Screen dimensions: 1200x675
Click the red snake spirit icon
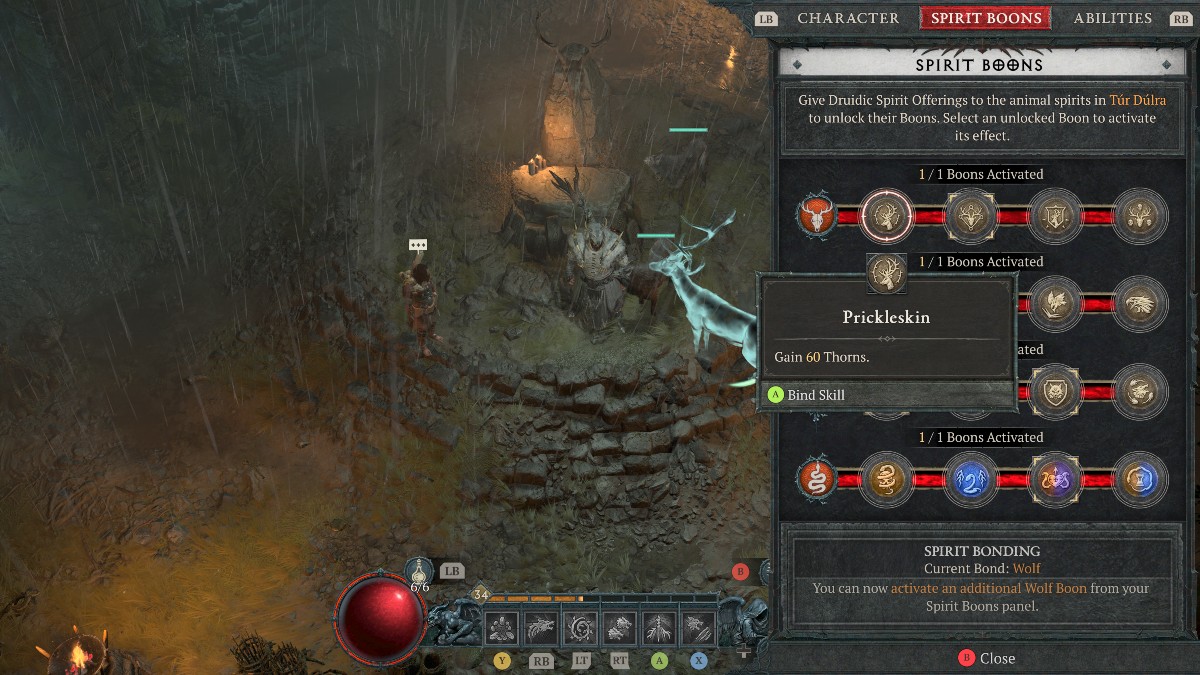818,479
